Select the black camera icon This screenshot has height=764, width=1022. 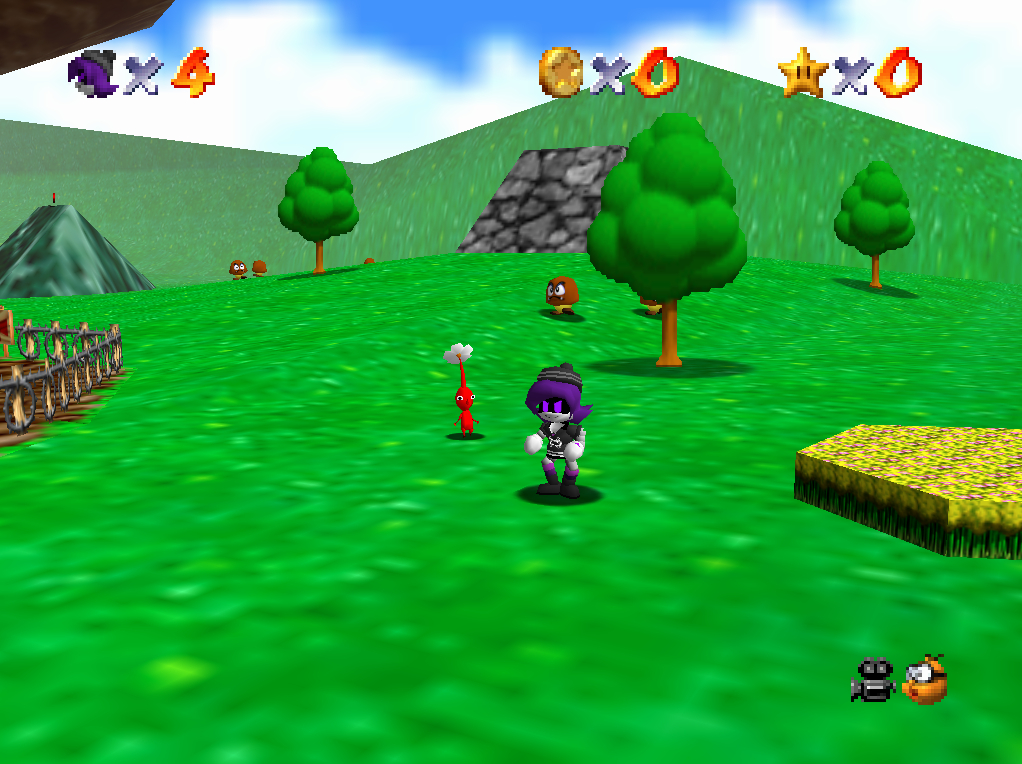pyautogui.click(x=873, y=680)
